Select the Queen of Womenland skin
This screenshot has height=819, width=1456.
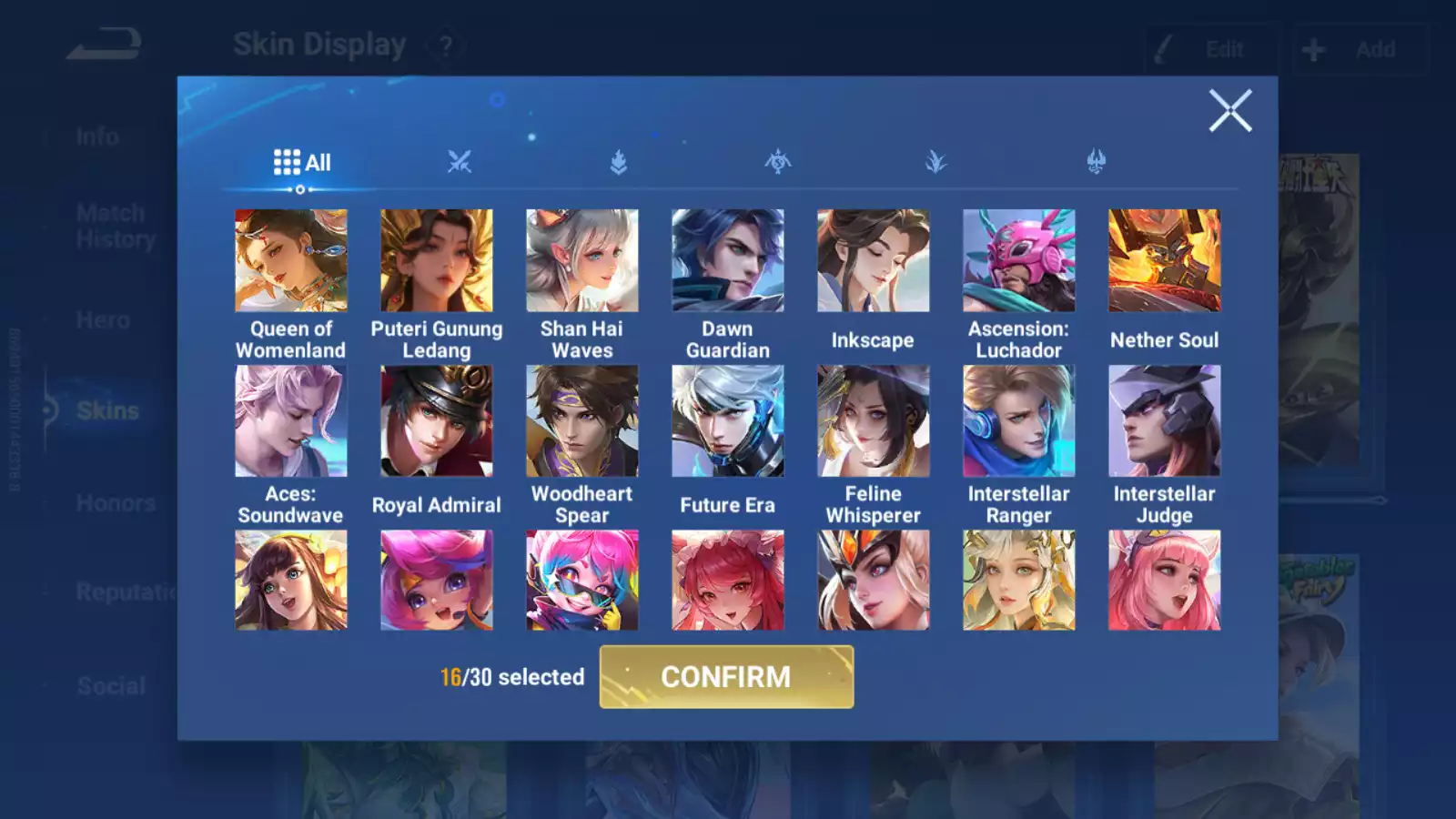click(291, 261)
